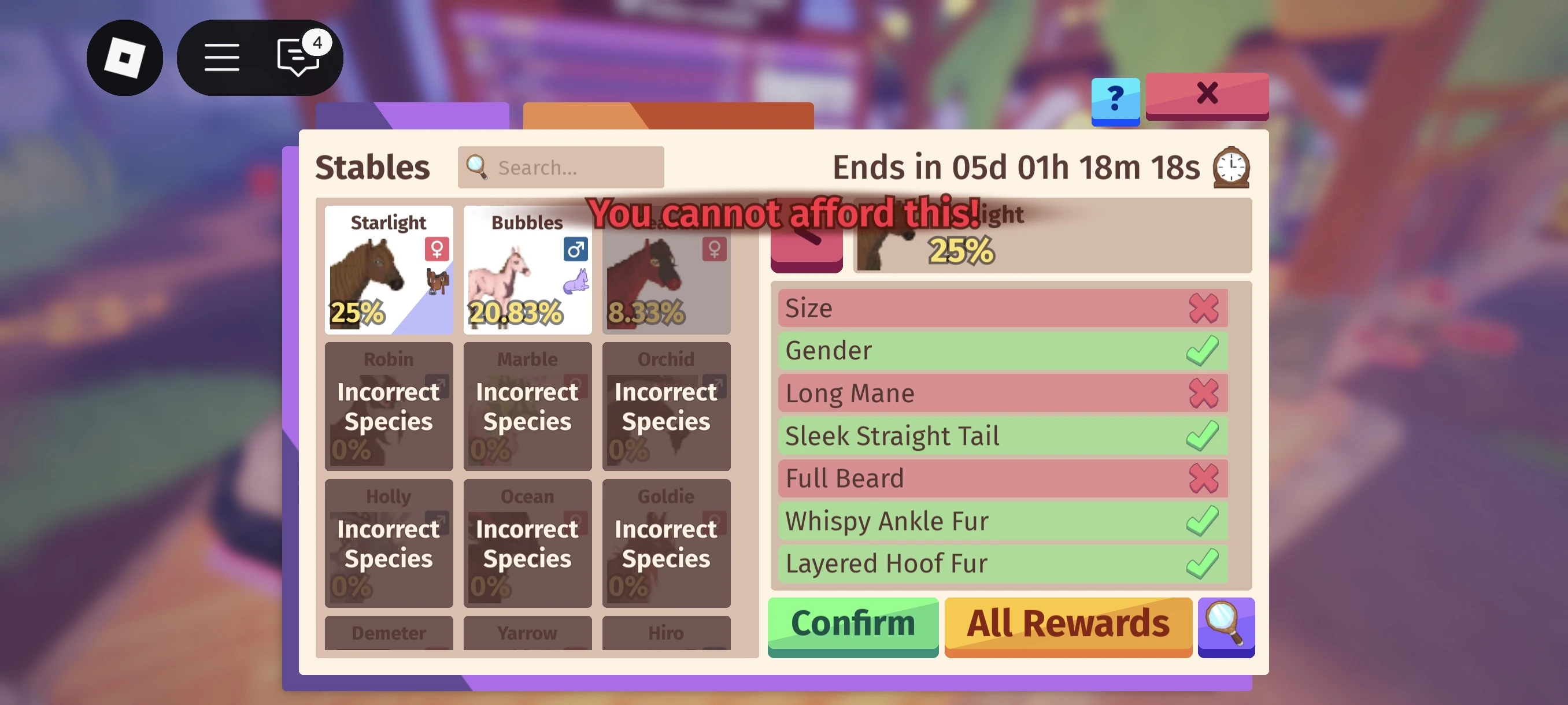Open the Roblox hamburger menu

(x=221, y=57)
